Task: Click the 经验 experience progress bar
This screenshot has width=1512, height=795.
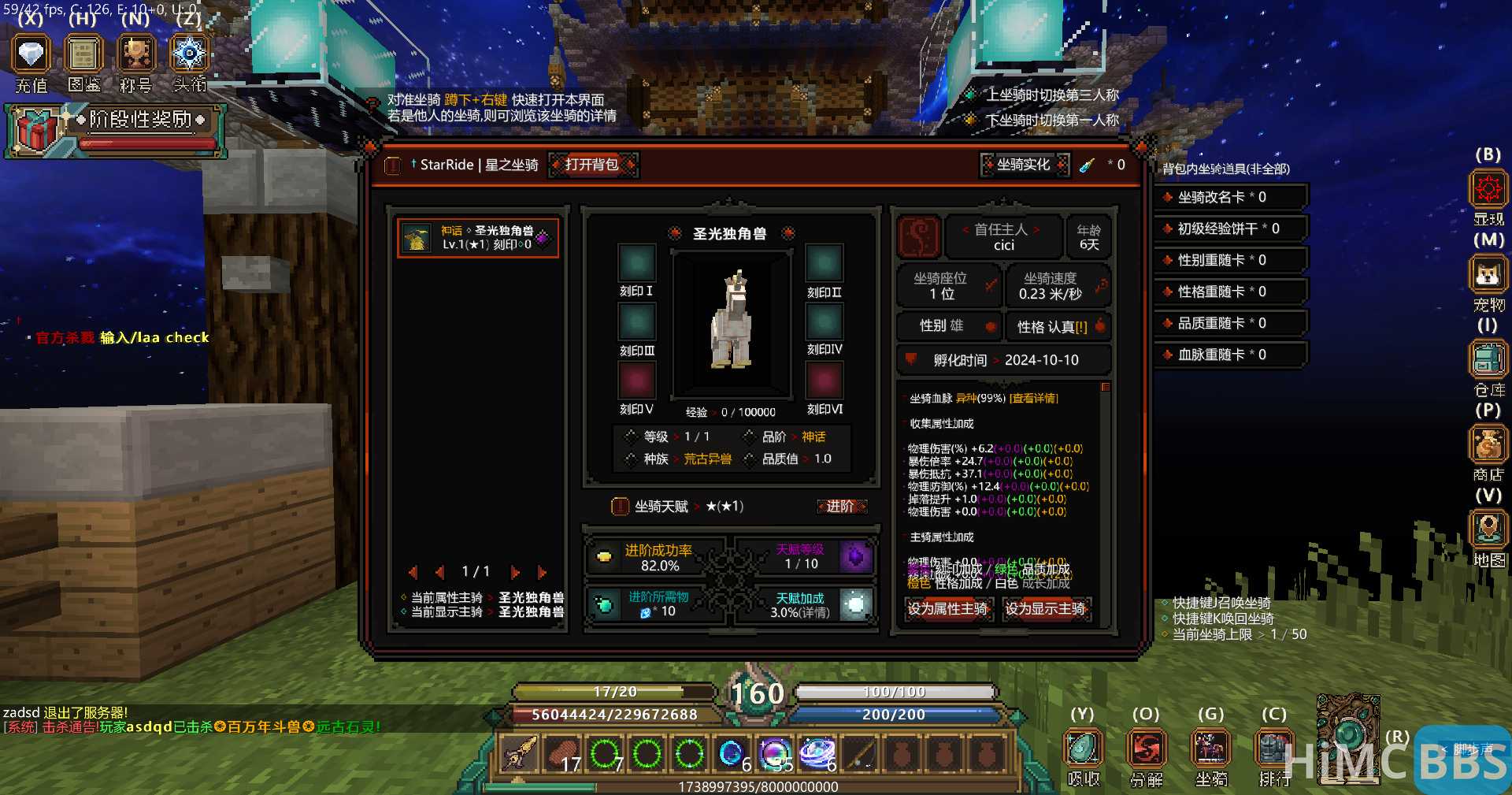Action: [x=732, y=411]
